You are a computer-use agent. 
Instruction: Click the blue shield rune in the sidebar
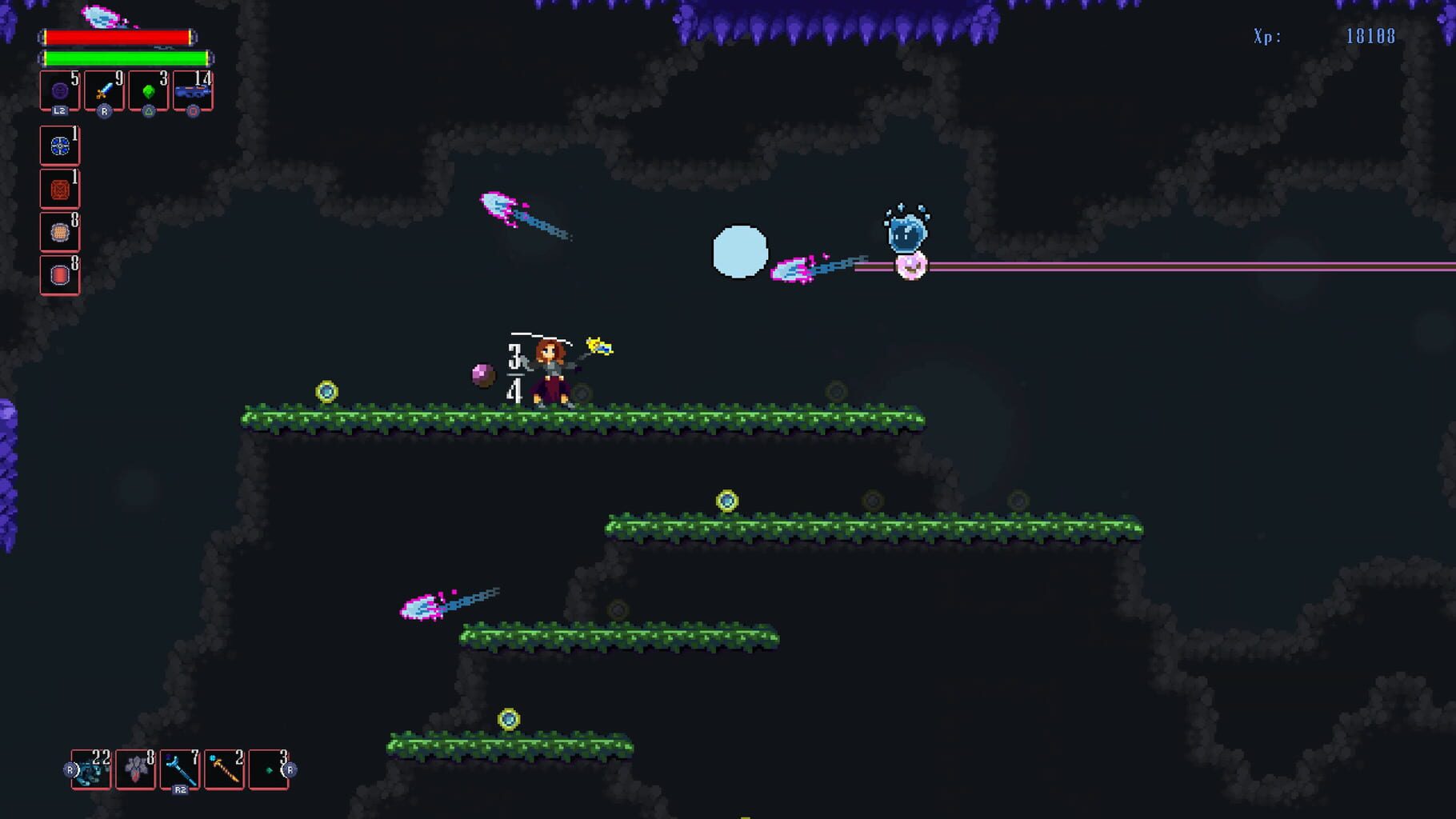[x=58, y=146]
